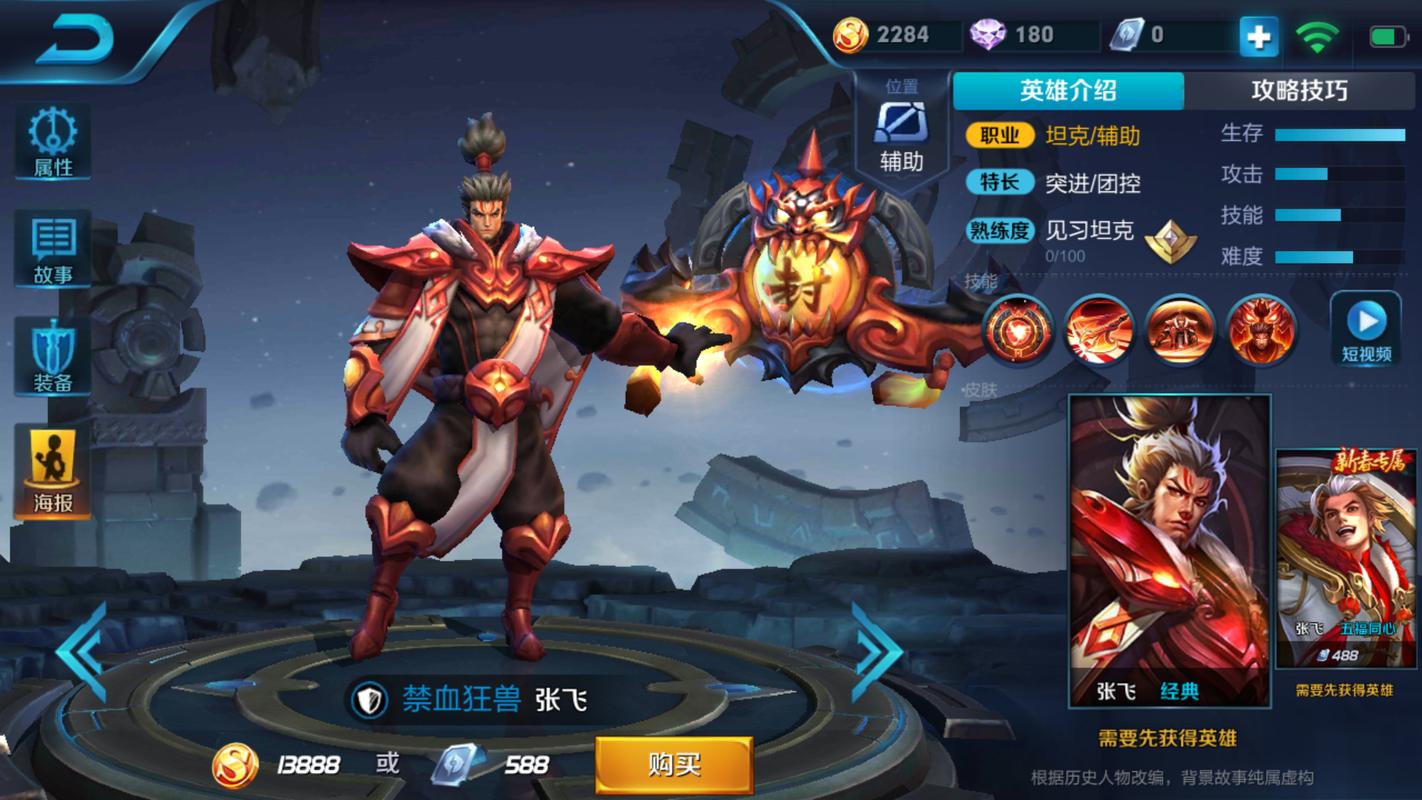Open the 故事 hero story panel
Screen dimensions: 1422x800
coord(52,248)
